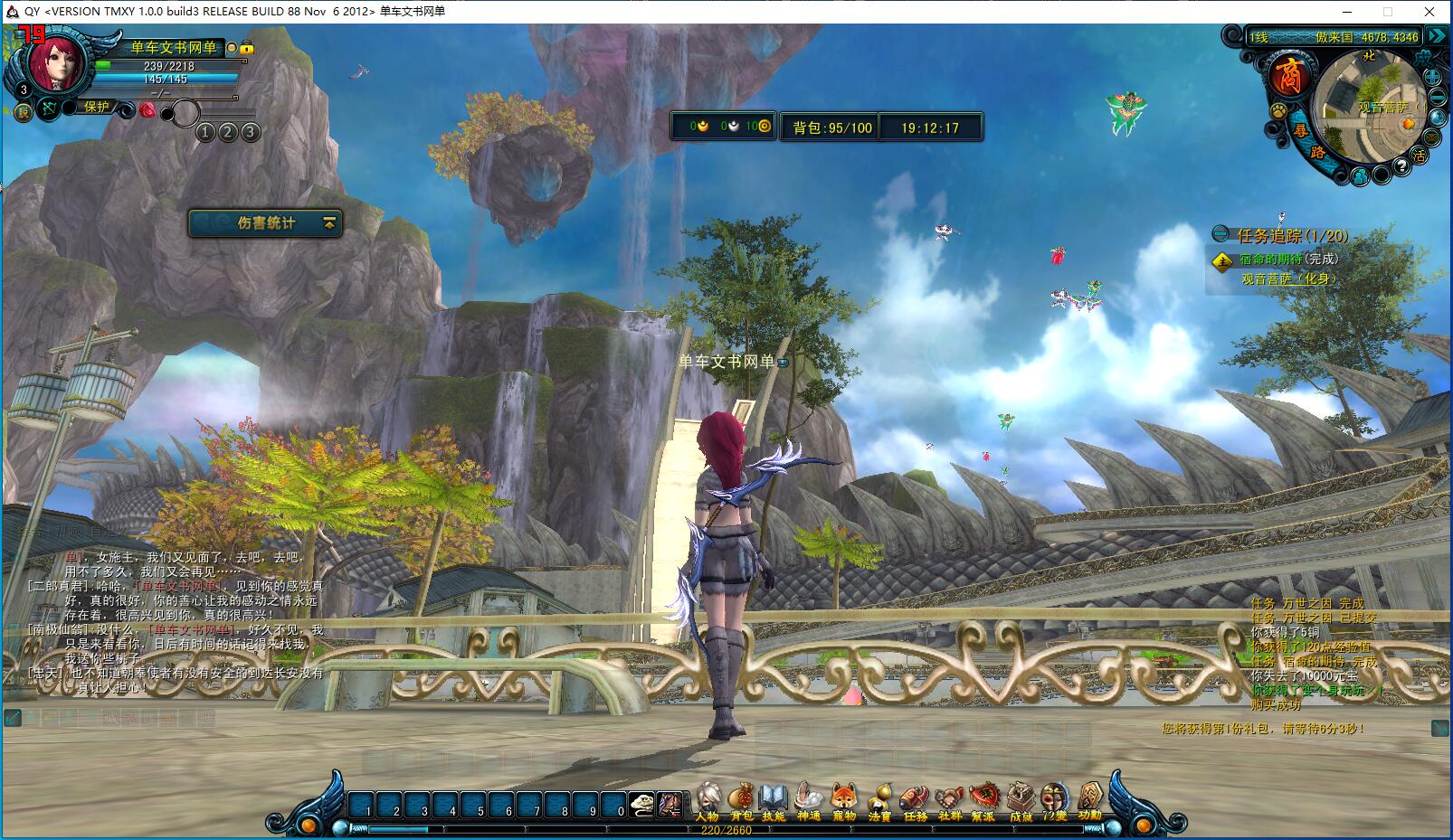Collapse the 任务追踪 quest tracker
1453x840 pixels.
pyautogui.click(x=1221, y=235)
